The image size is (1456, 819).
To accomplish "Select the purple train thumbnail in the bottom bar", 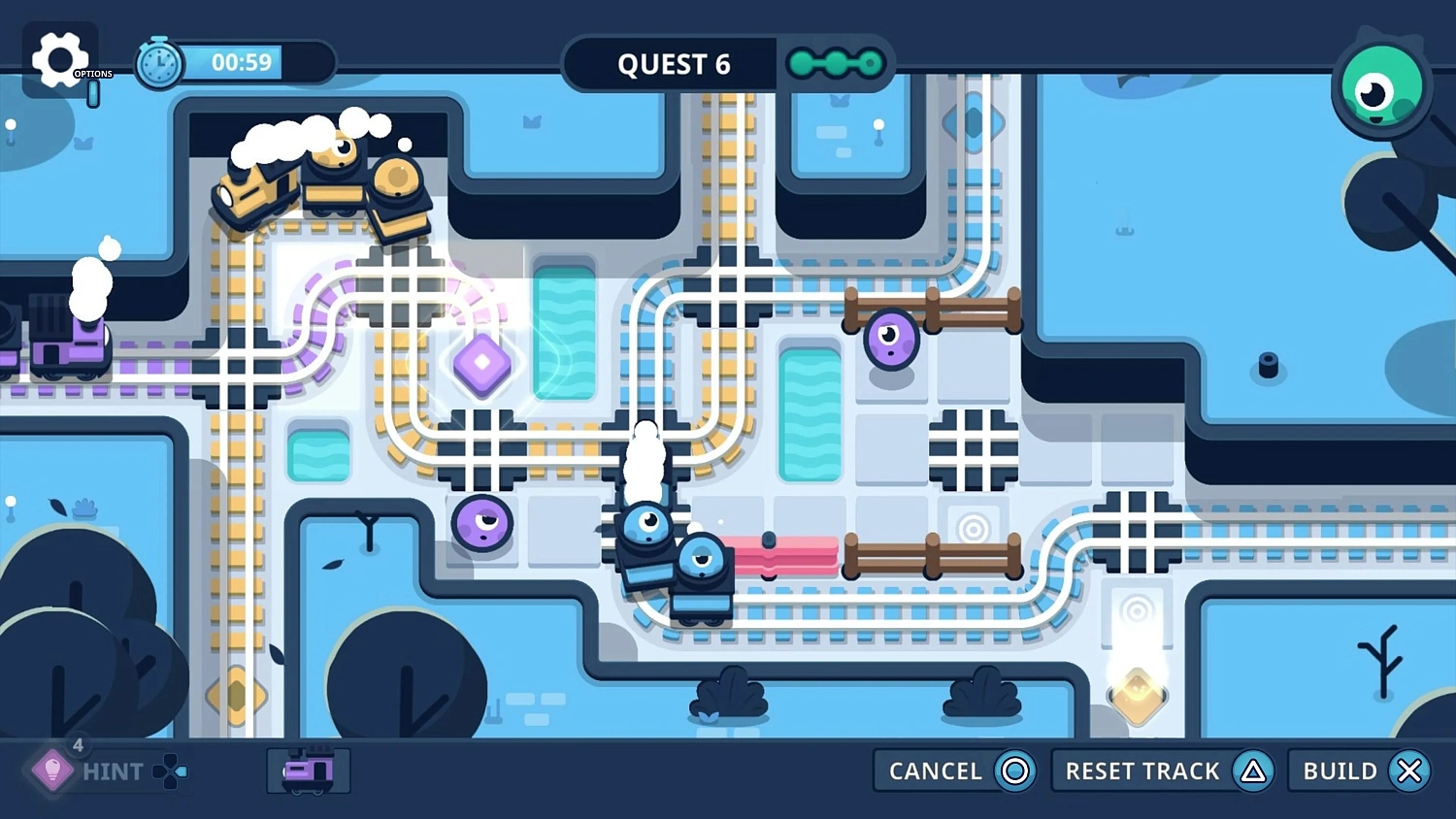I will [308, 771].
